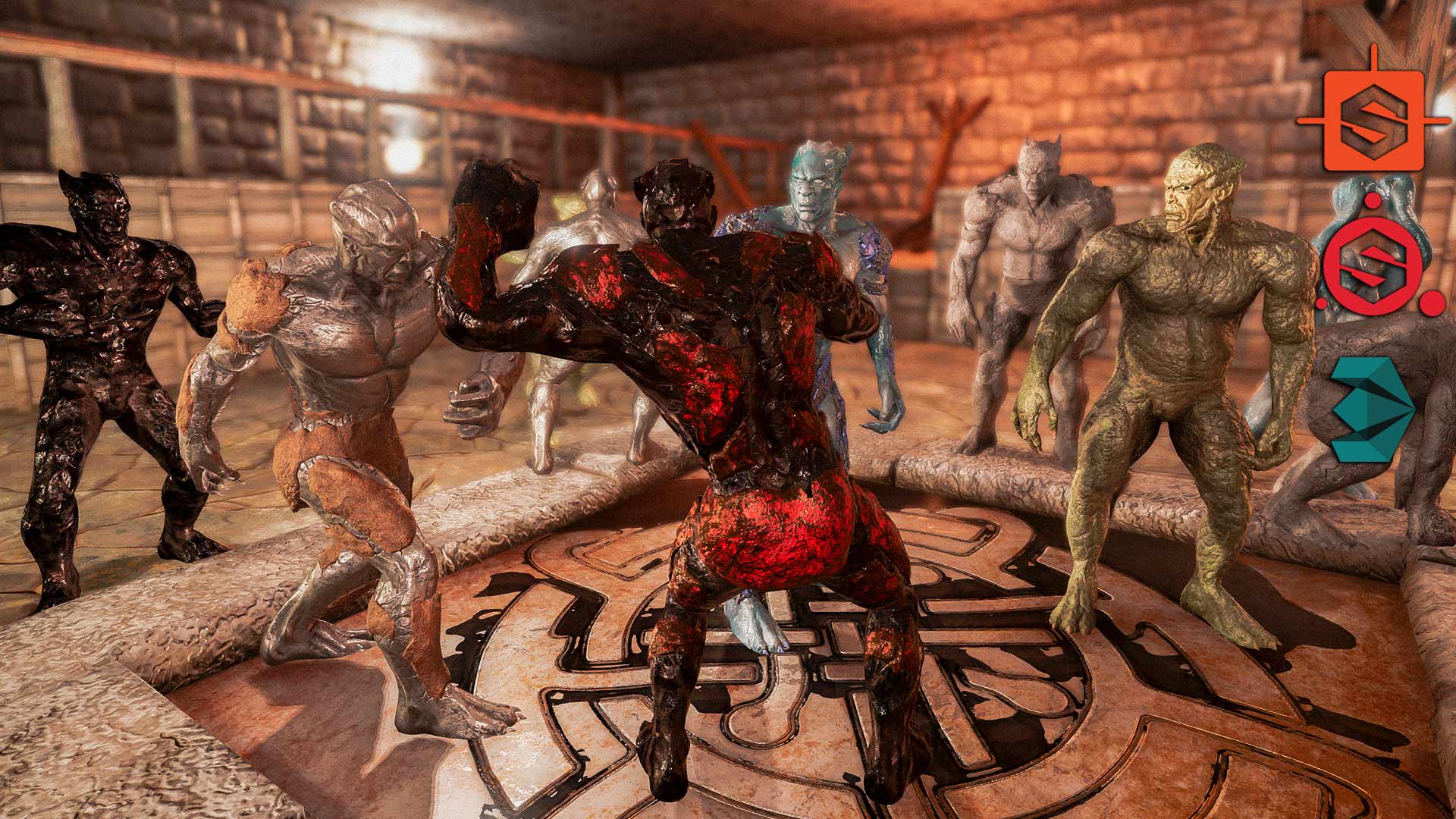
Task: Select the teal 3ds Max logo
Action: point(1372,409)
